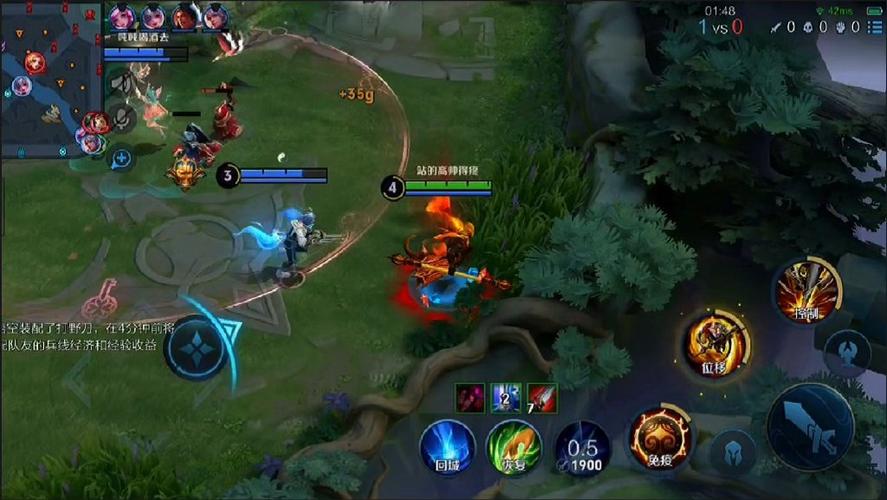Select the blue item icon marked 2
887x500 pixels.
(505, 397)
